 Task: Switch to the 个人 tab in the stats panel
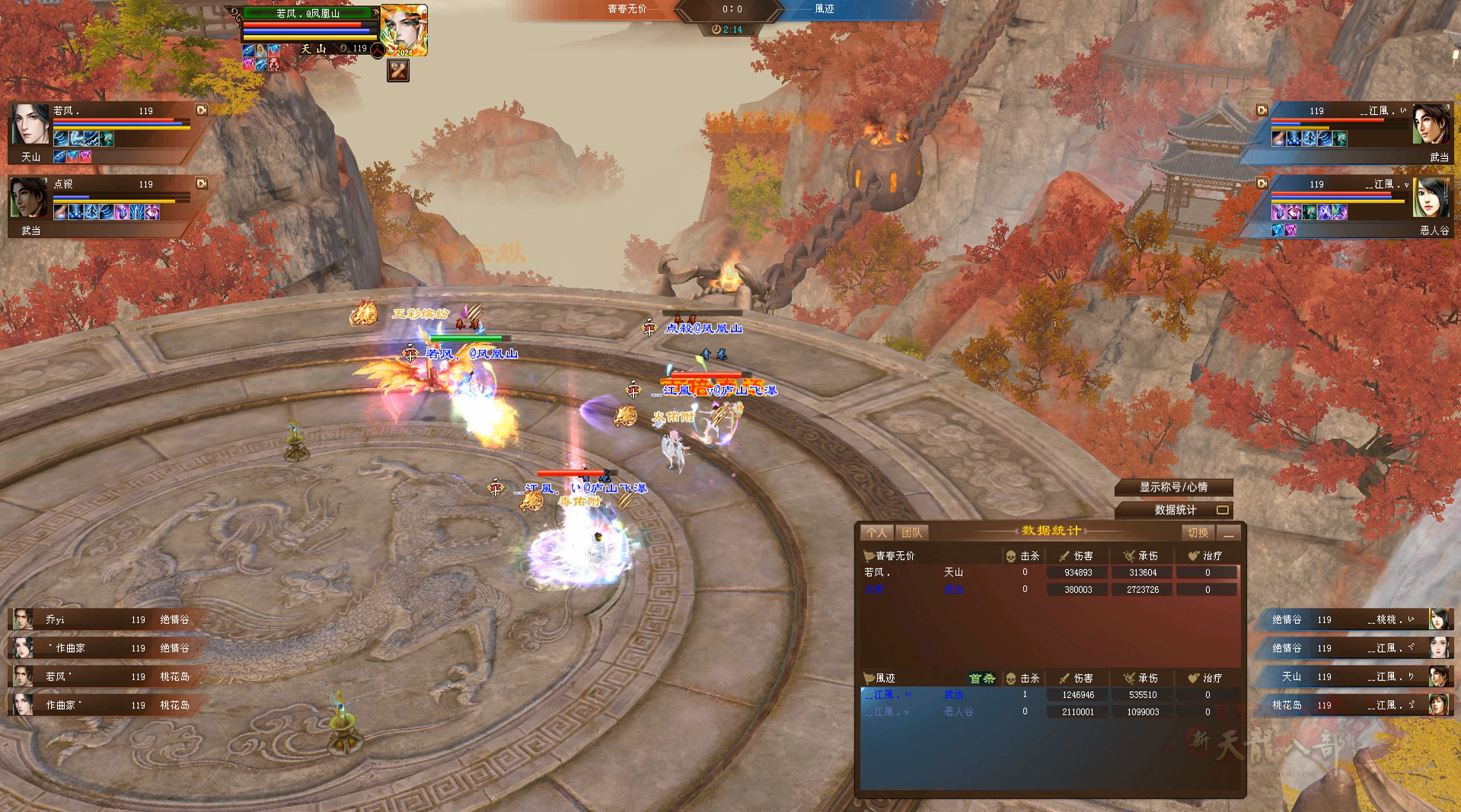[877, 533]
